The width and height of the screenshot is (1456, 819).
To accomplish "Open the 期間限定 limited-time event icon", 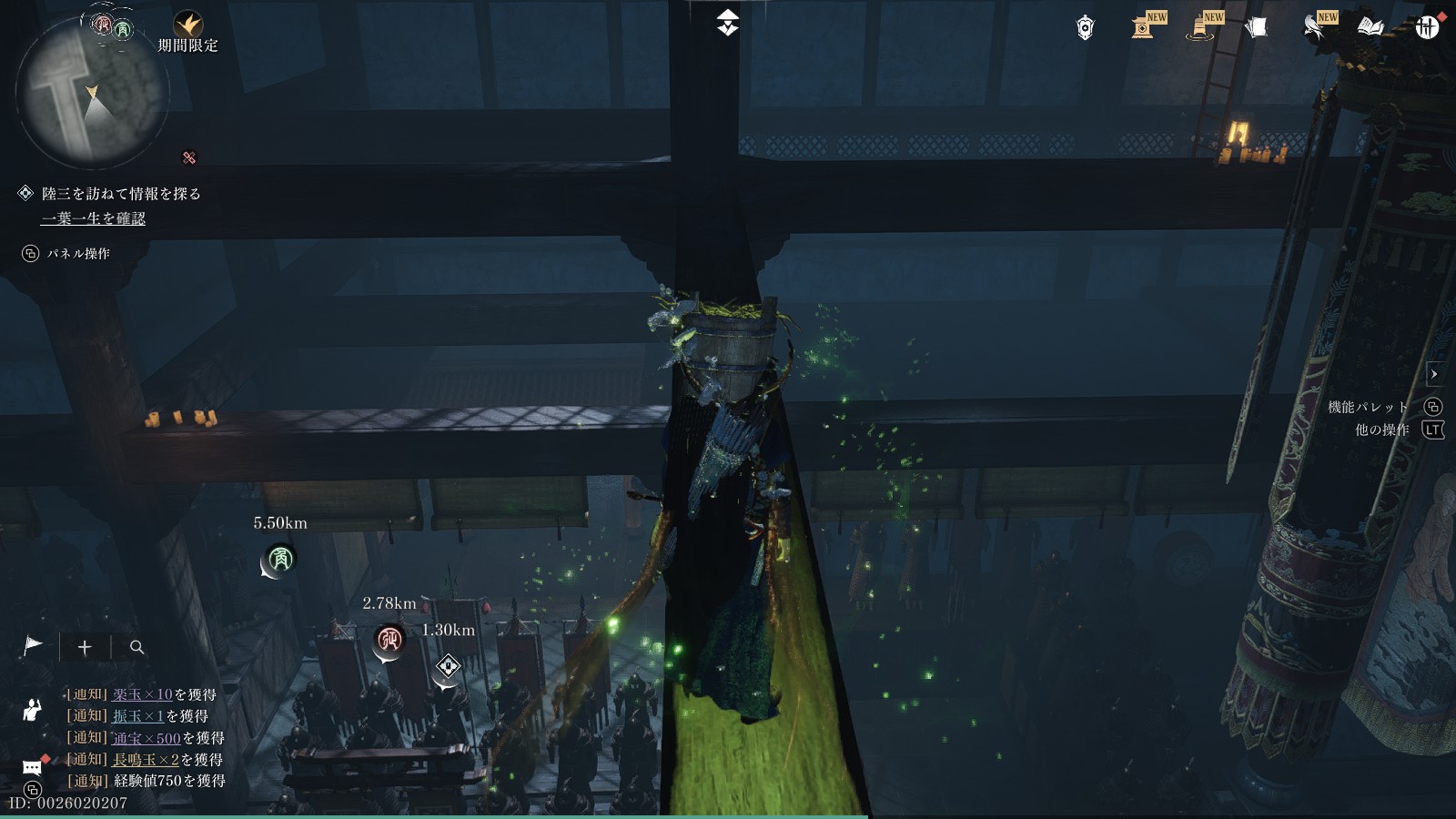I will tap(188, 25).
